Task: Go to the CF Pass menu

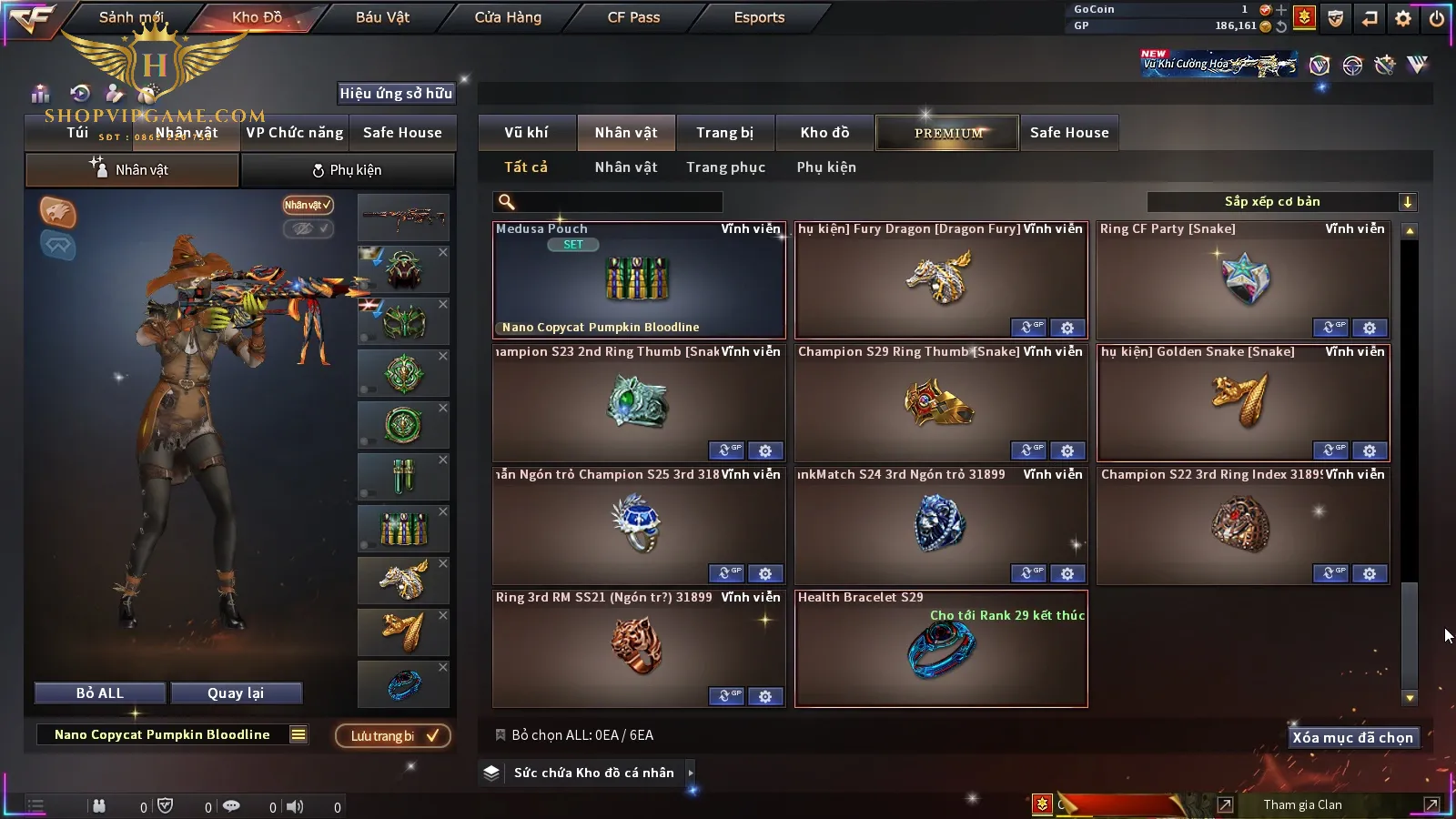Action: pyautogui.click(x=633, y=17)
